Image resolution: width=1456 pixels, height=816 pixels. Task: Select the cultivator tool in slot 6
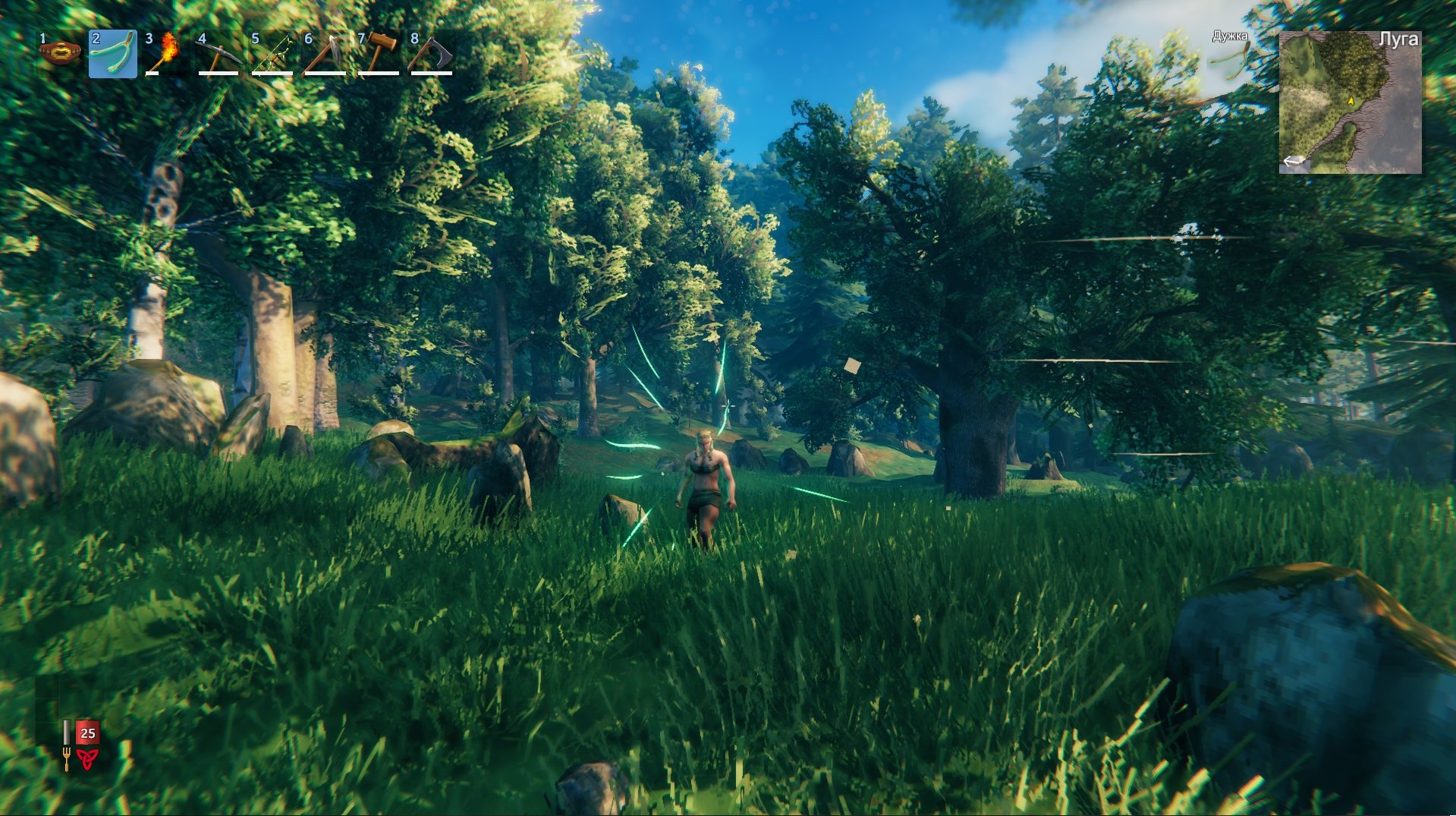325,53
